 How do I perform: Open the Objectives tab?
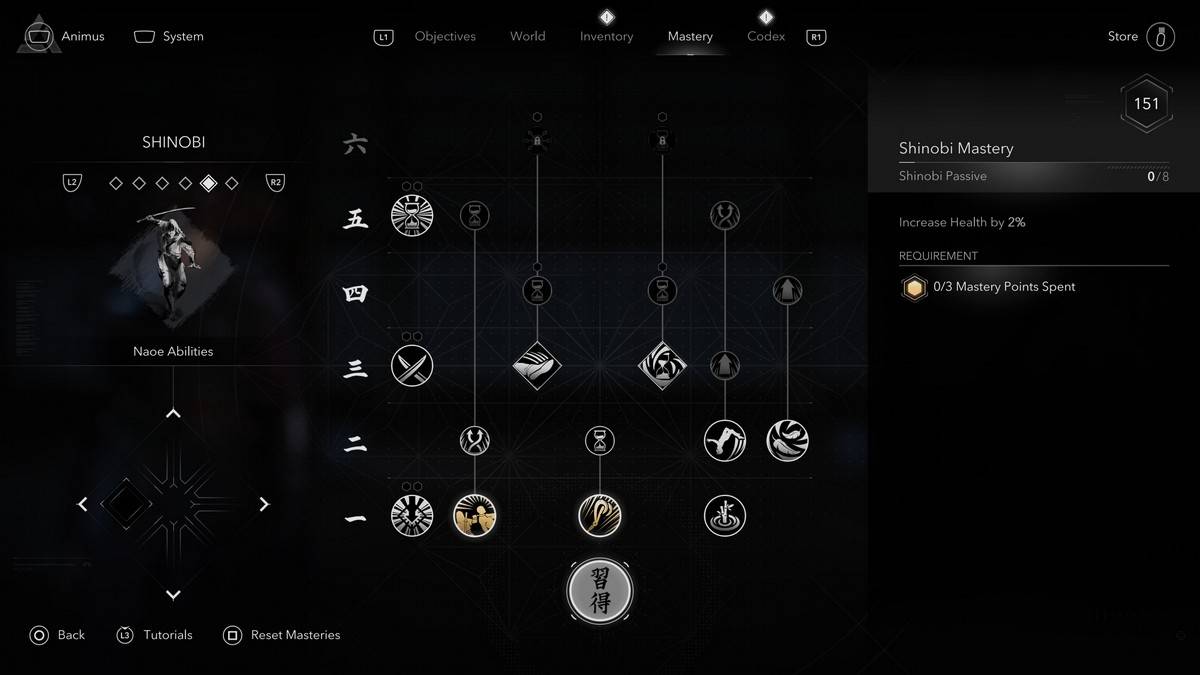(x=445, y=36)
